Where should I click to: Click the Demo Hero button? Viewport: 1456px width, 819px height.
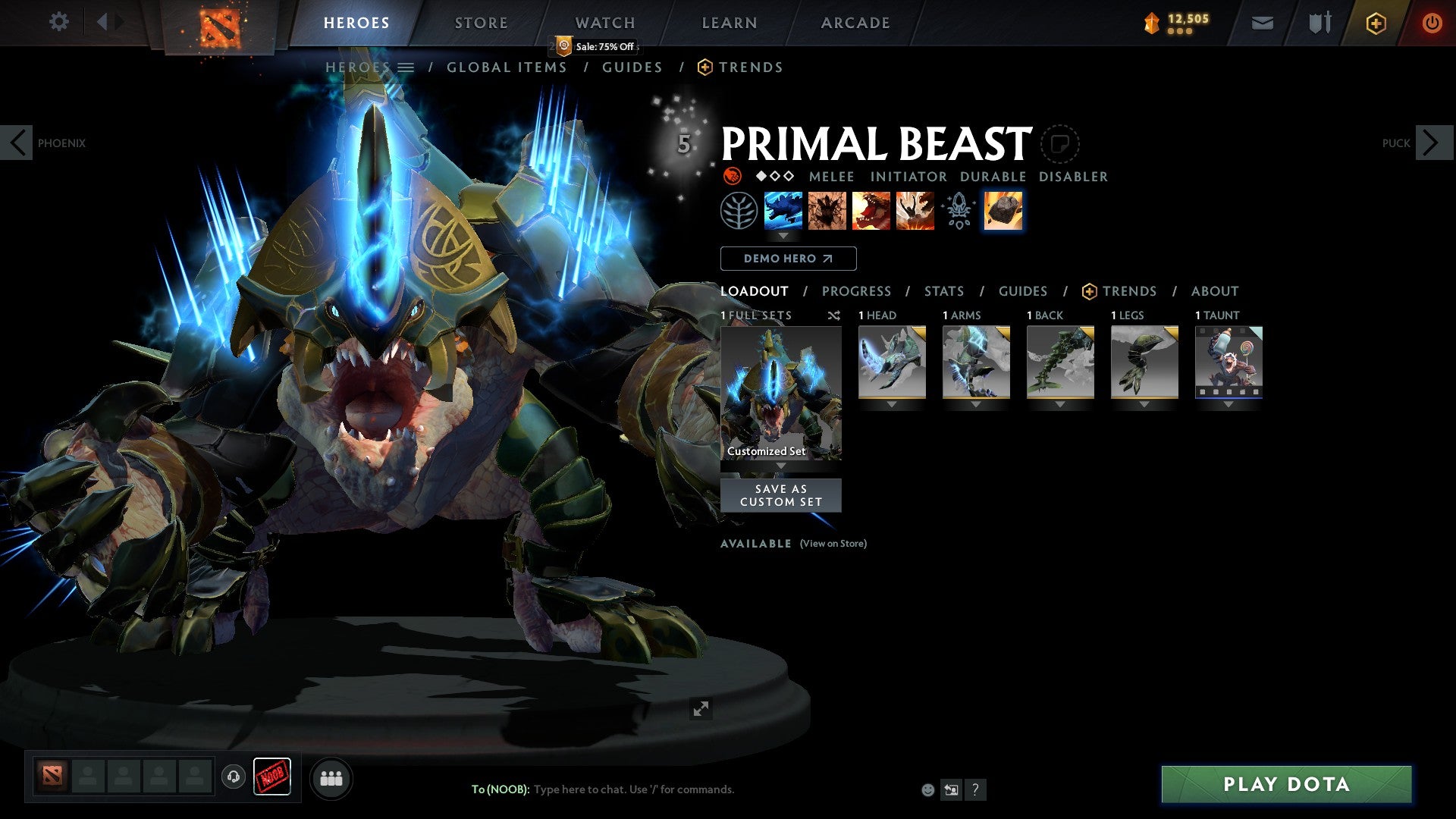coord(788,259)
